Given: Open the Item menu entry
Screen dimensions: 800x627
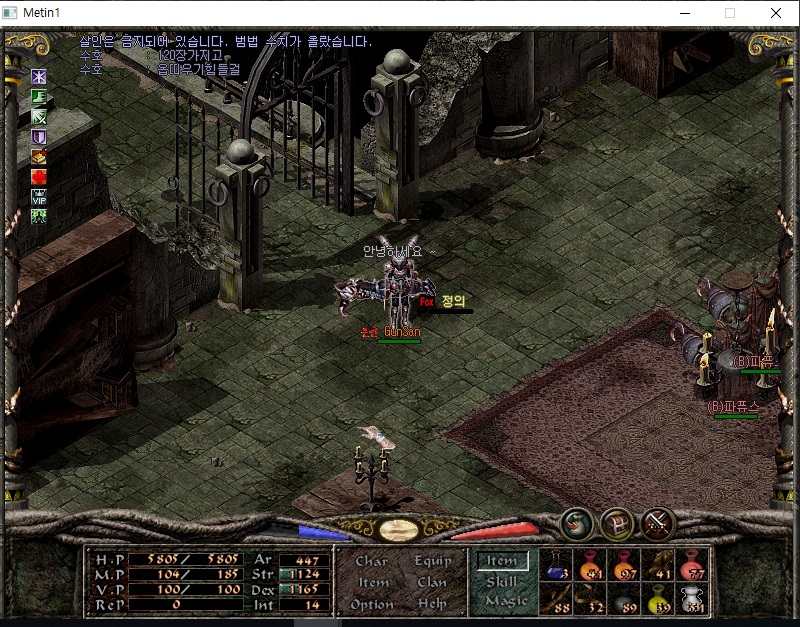Looking at the screenshot, I should [373, 583].
